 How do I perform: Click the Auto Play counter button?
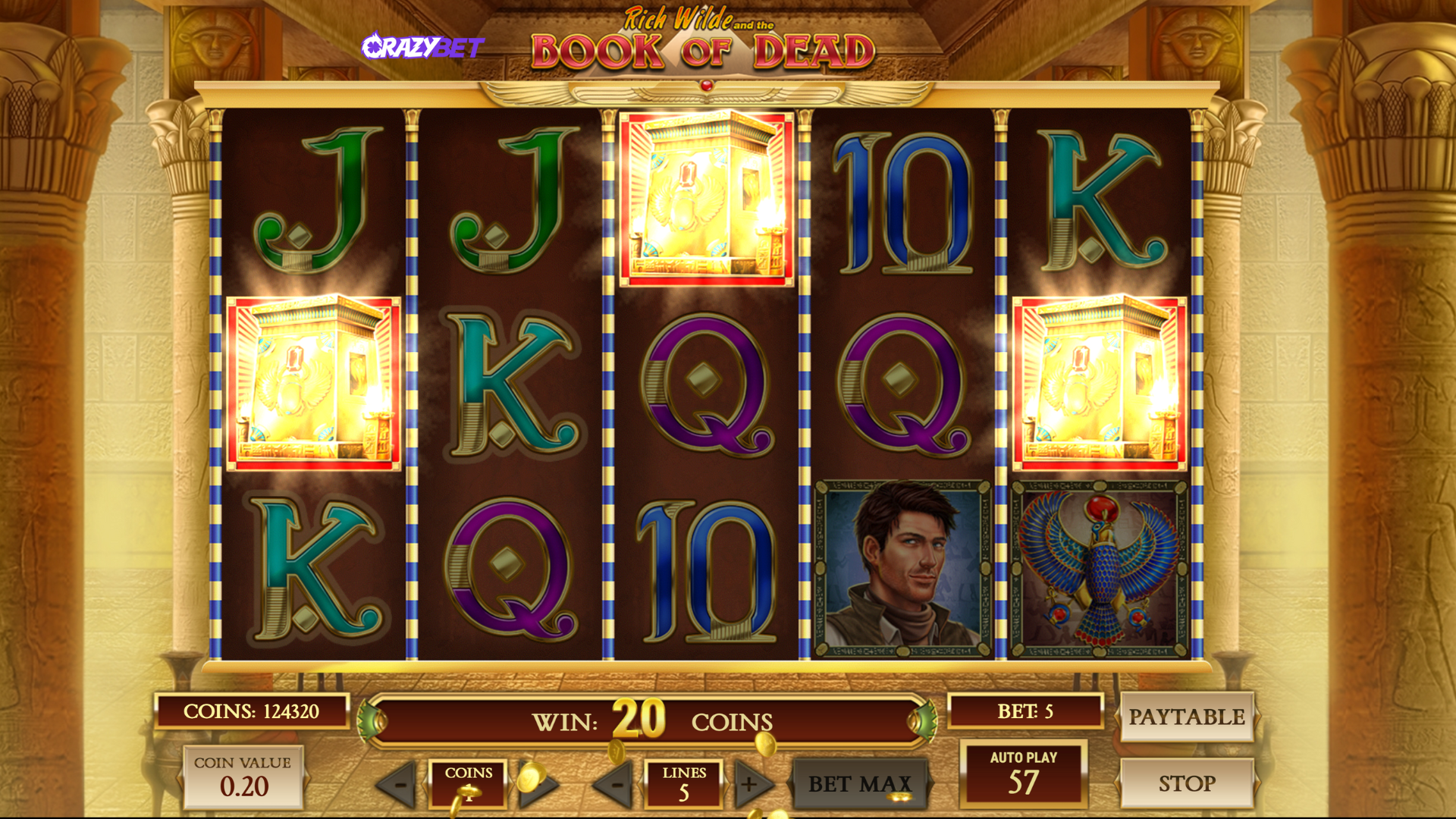click(1023, 773)
